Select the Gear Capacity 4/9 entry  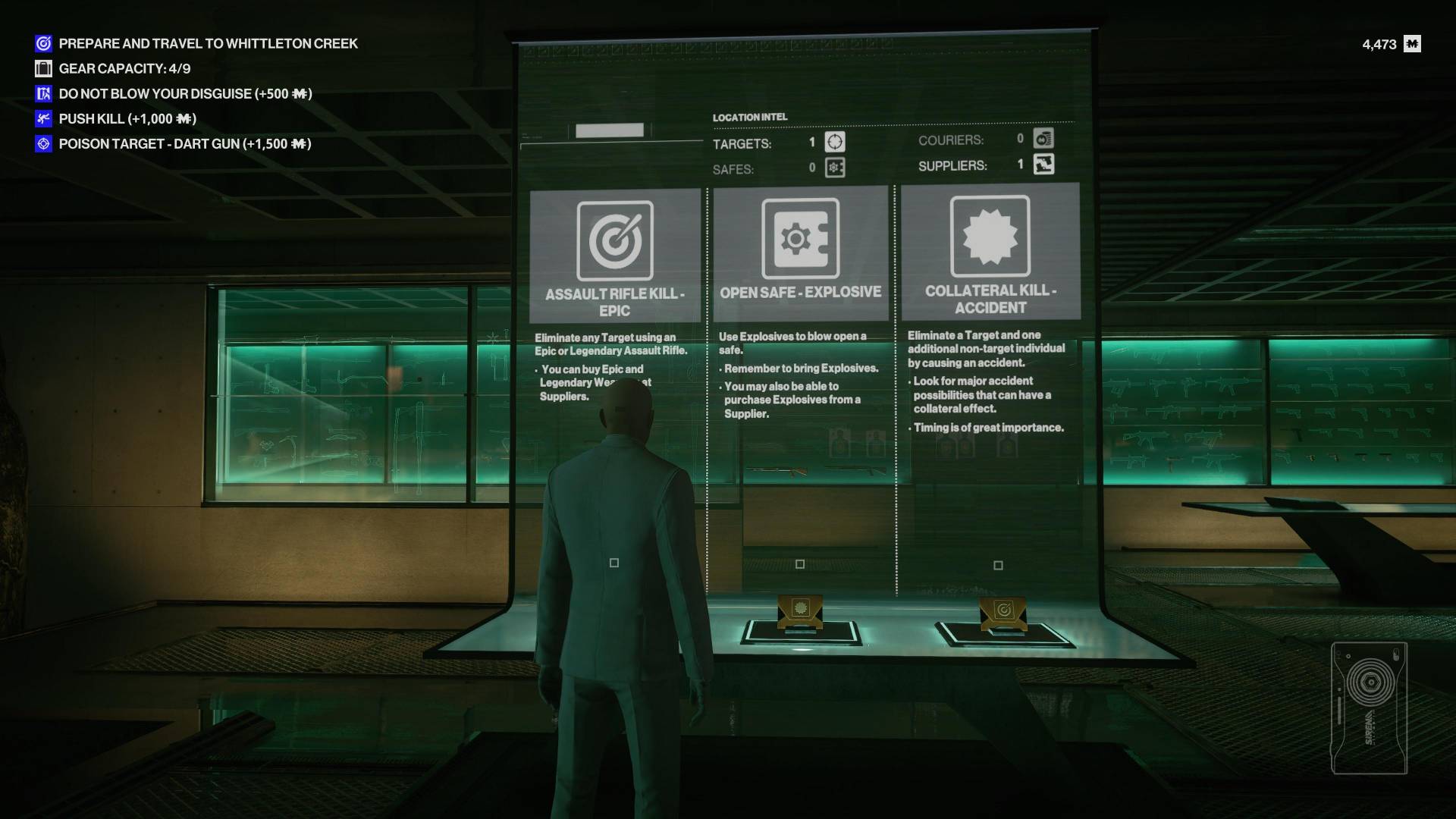125,68
